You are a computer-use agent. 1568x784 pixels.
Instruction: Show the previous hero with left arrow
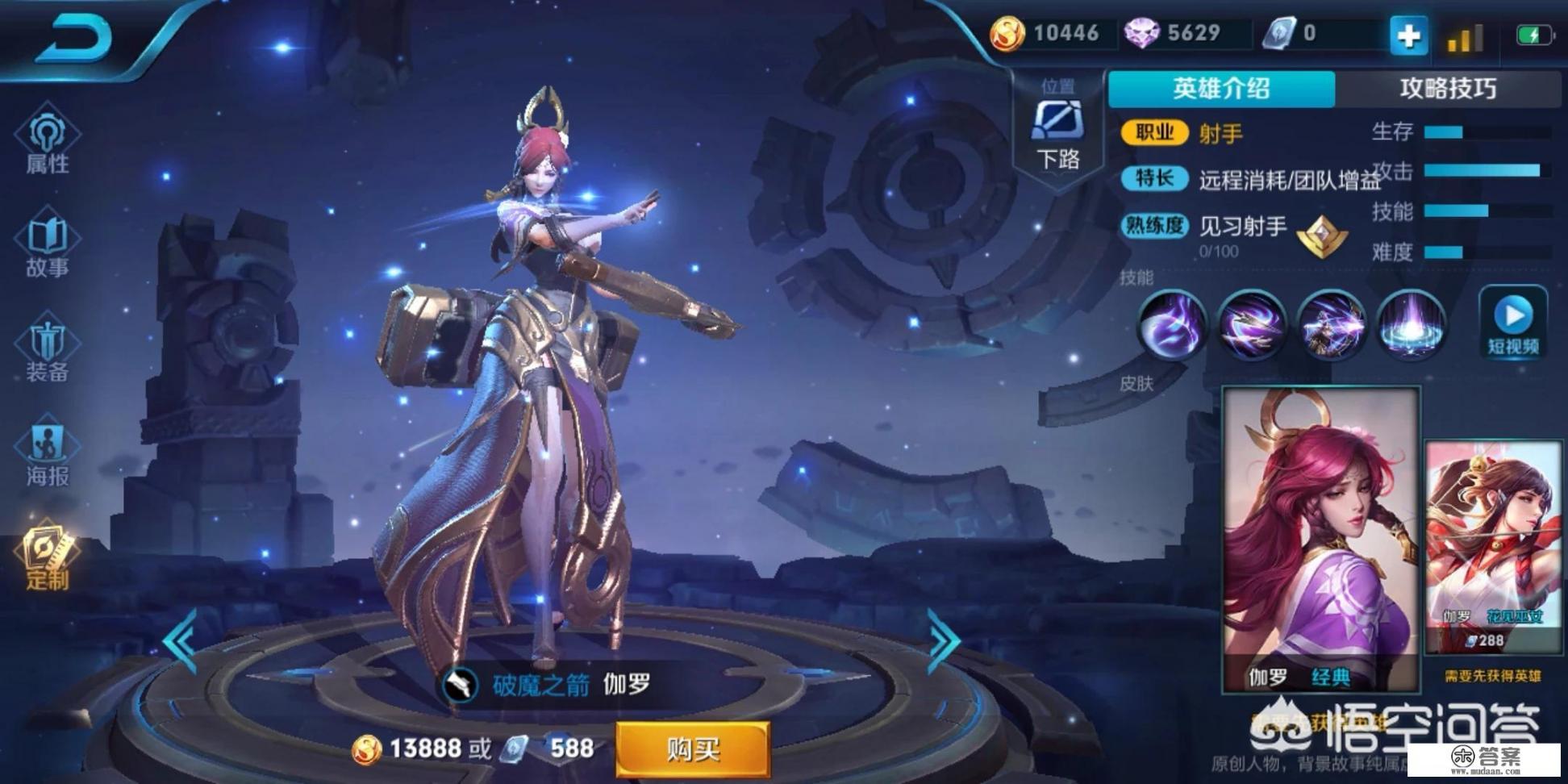(181, 641)
